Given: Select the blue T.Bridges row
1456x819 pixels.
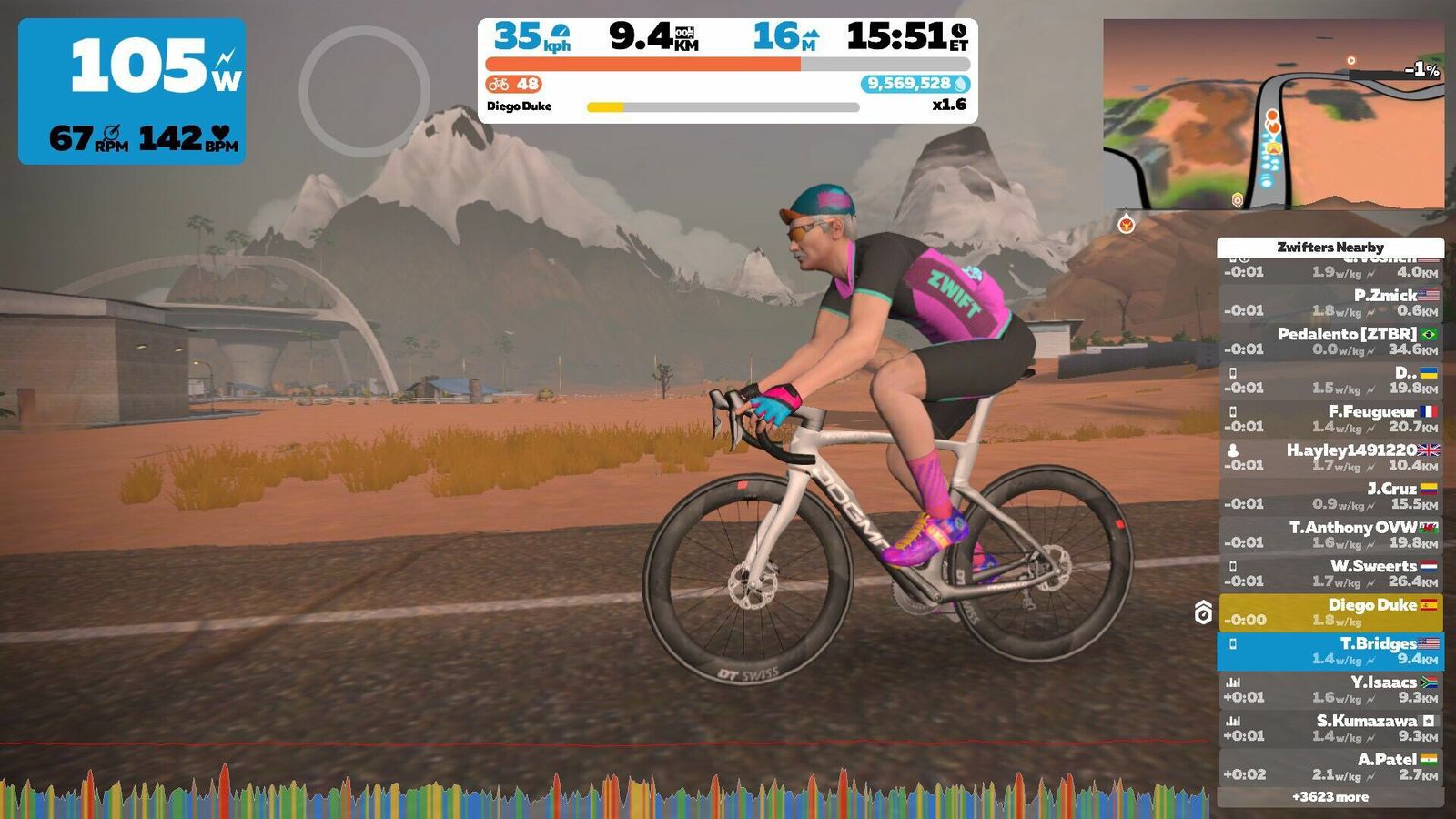Looking at the screenshot, I should click(1330, 651).
